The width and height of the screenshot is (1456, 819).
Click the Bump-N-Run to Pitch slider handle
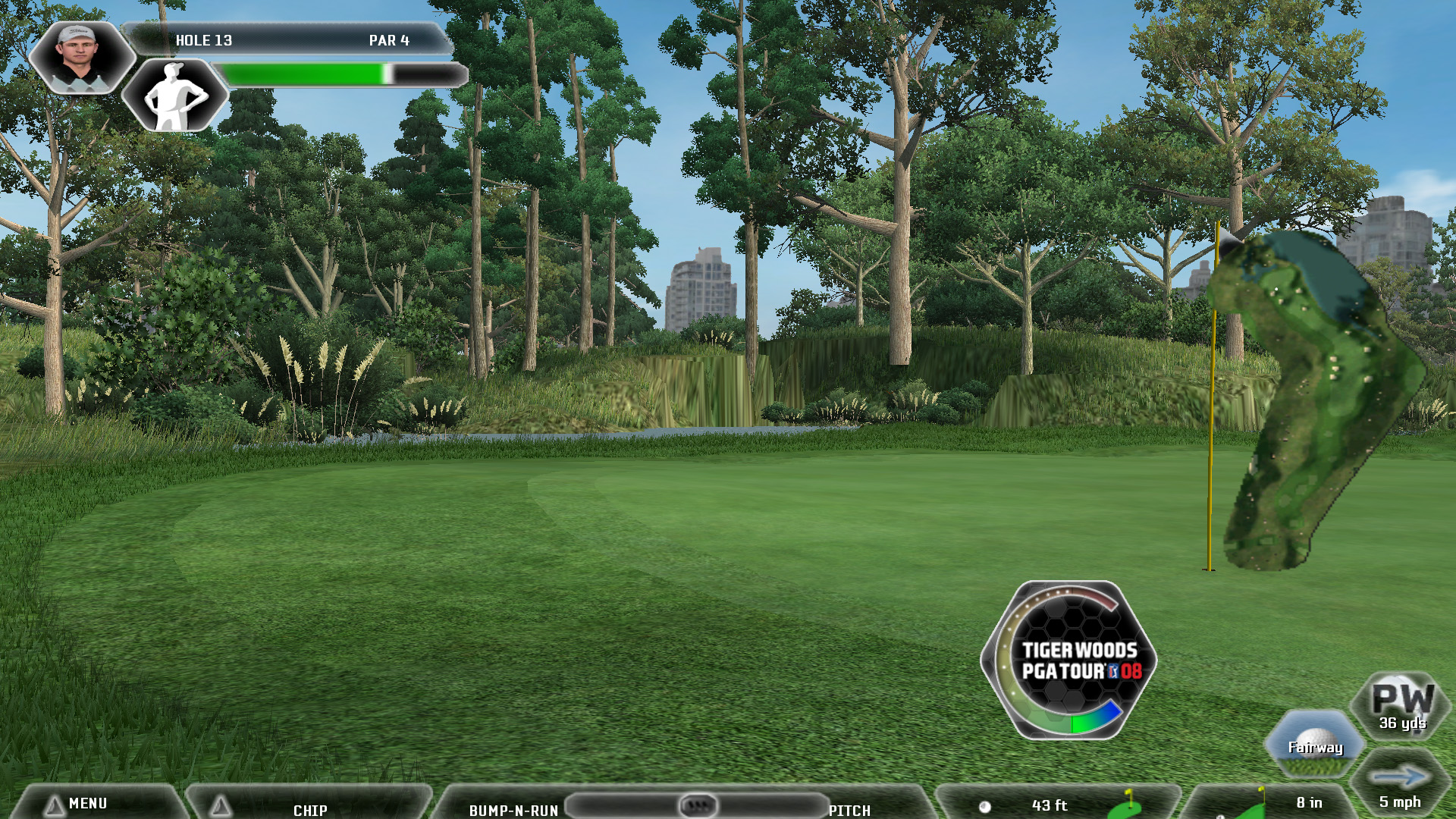(x=697, y=804)
